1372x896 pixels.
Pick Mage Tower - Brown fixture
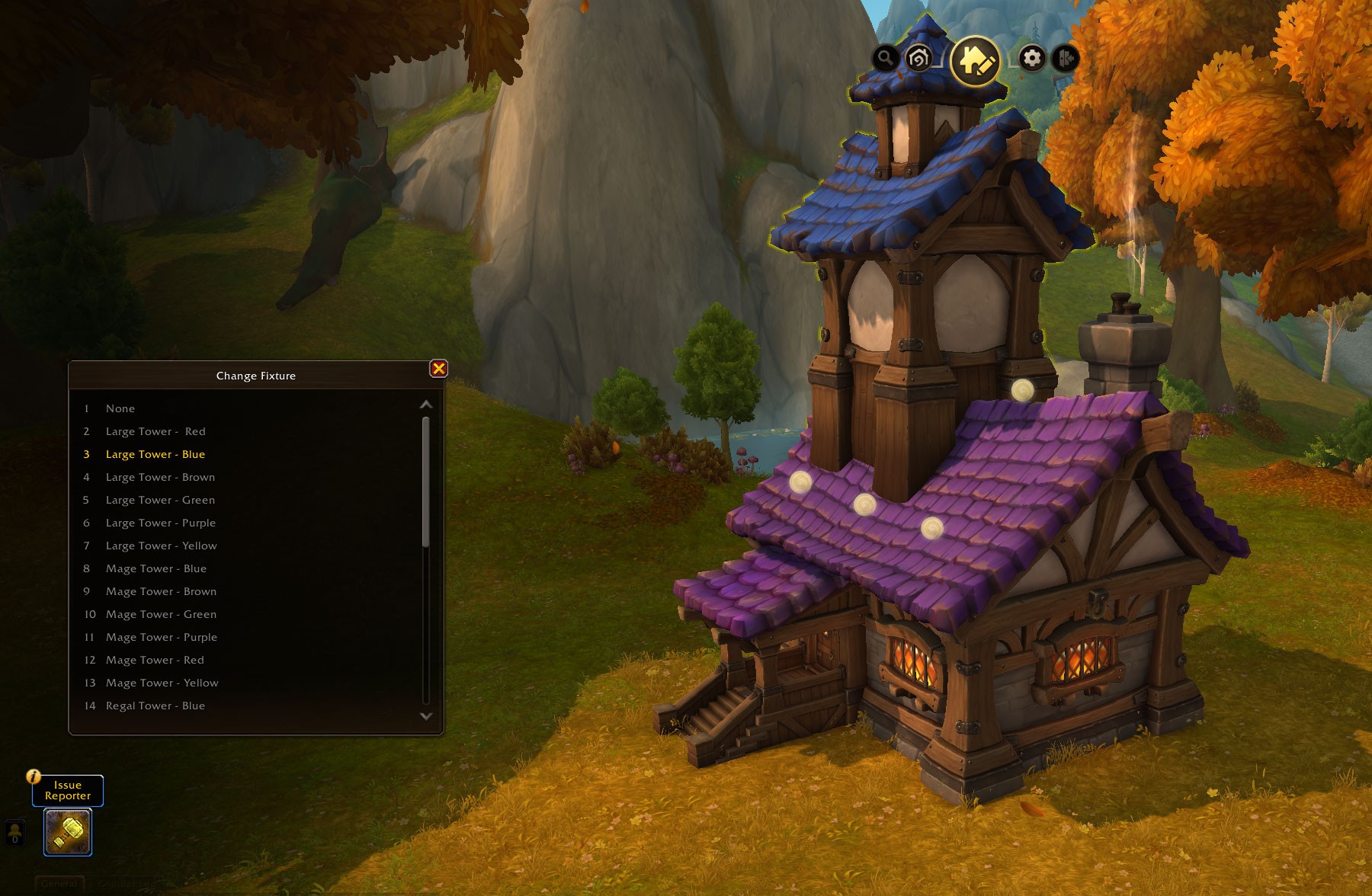(x=161, y=591)
